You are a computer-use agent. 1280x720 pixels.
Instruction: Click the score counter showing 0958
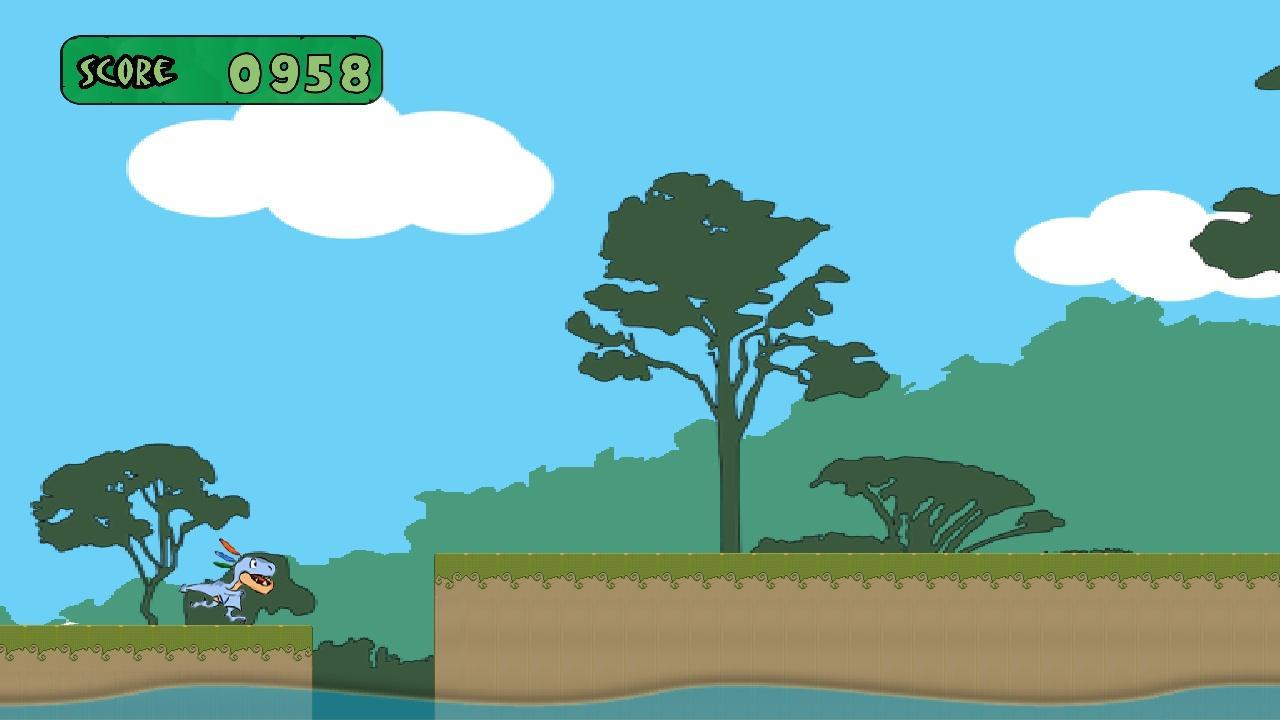(300, 72)
